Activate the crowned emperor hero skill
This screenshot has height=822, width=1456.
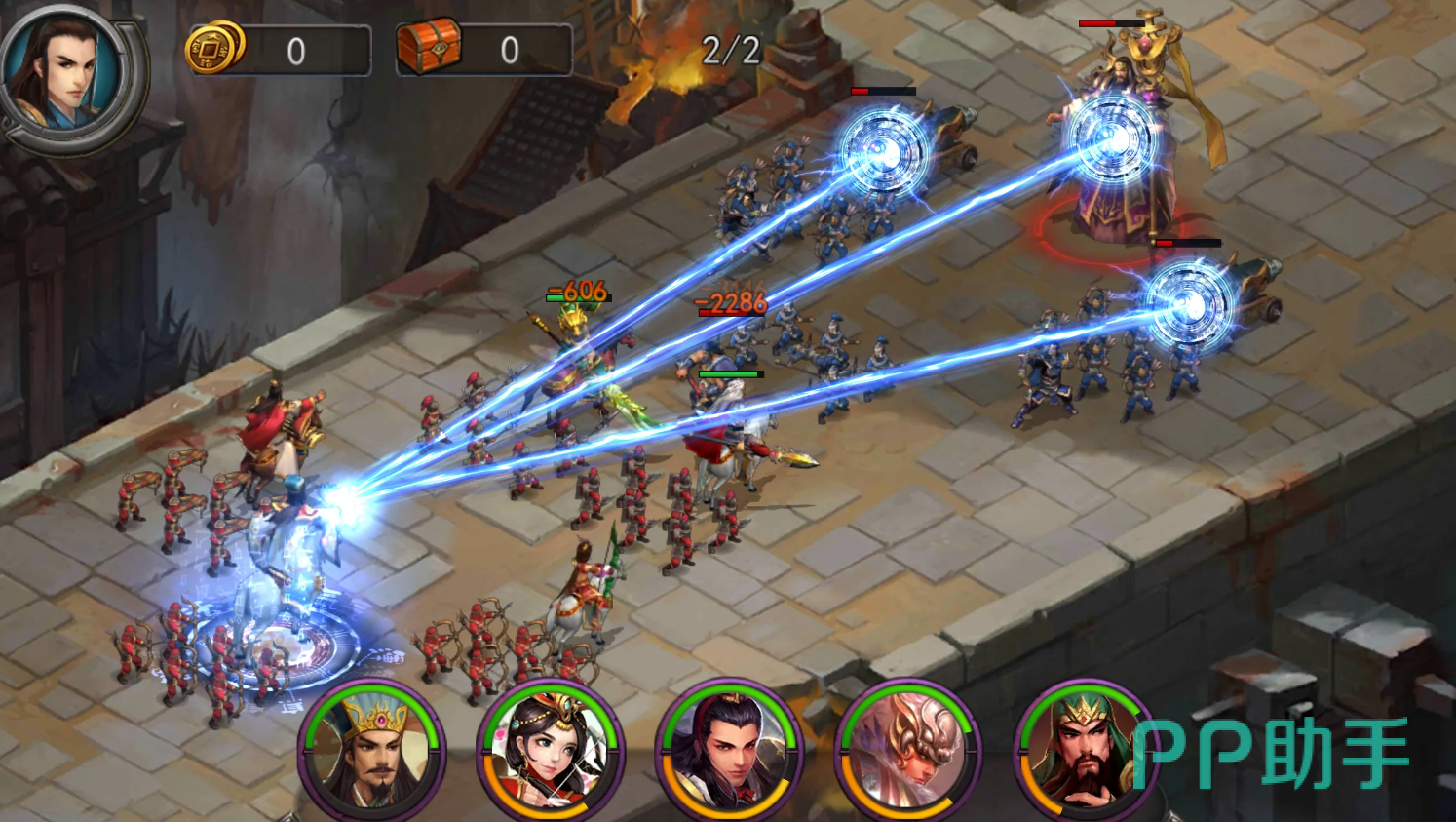point(373,750)
